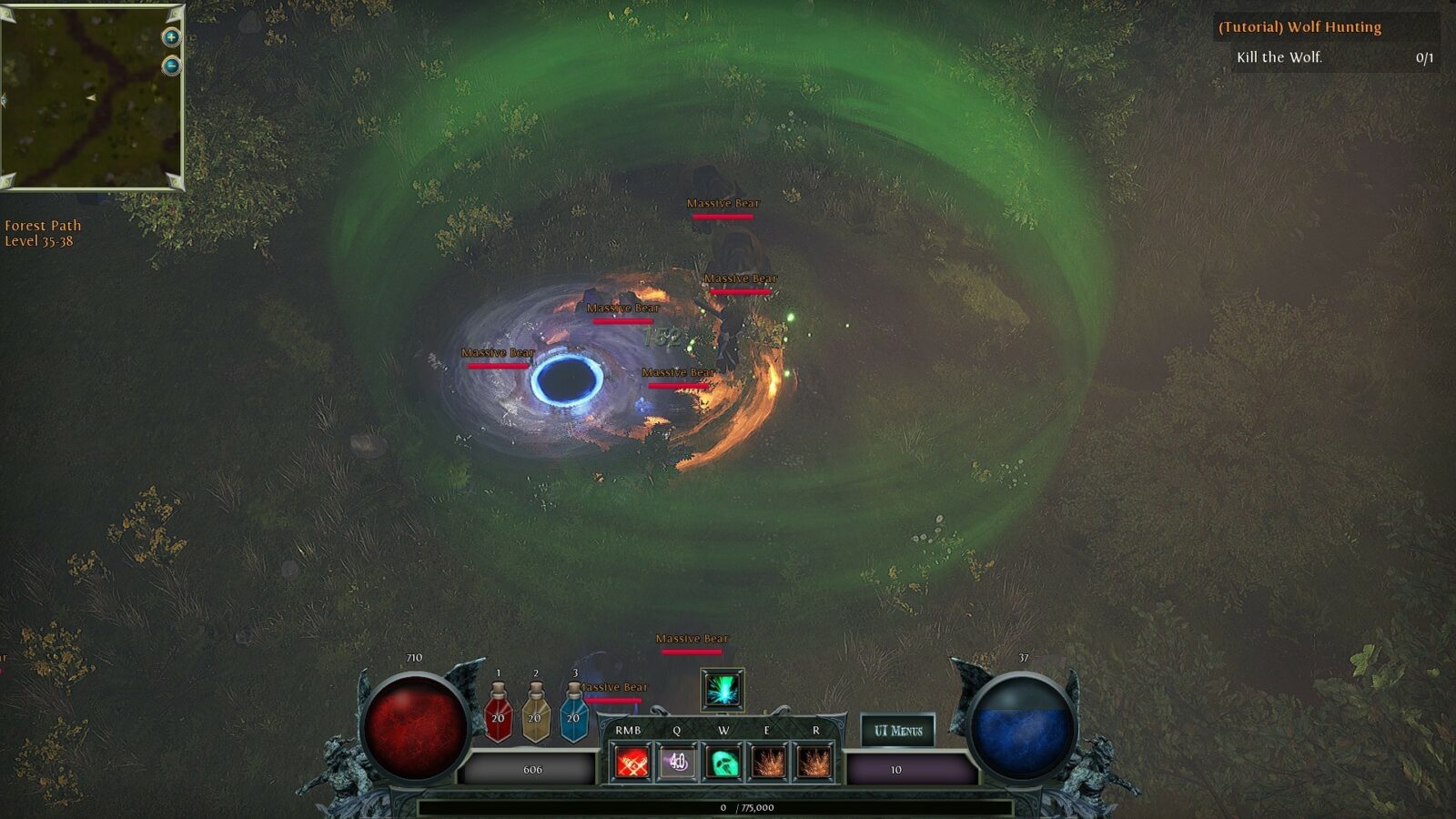The height and width of the screenshot is (819, 1456).
Task: Zoom in the minimap with plus button
Action: (171, 37)
